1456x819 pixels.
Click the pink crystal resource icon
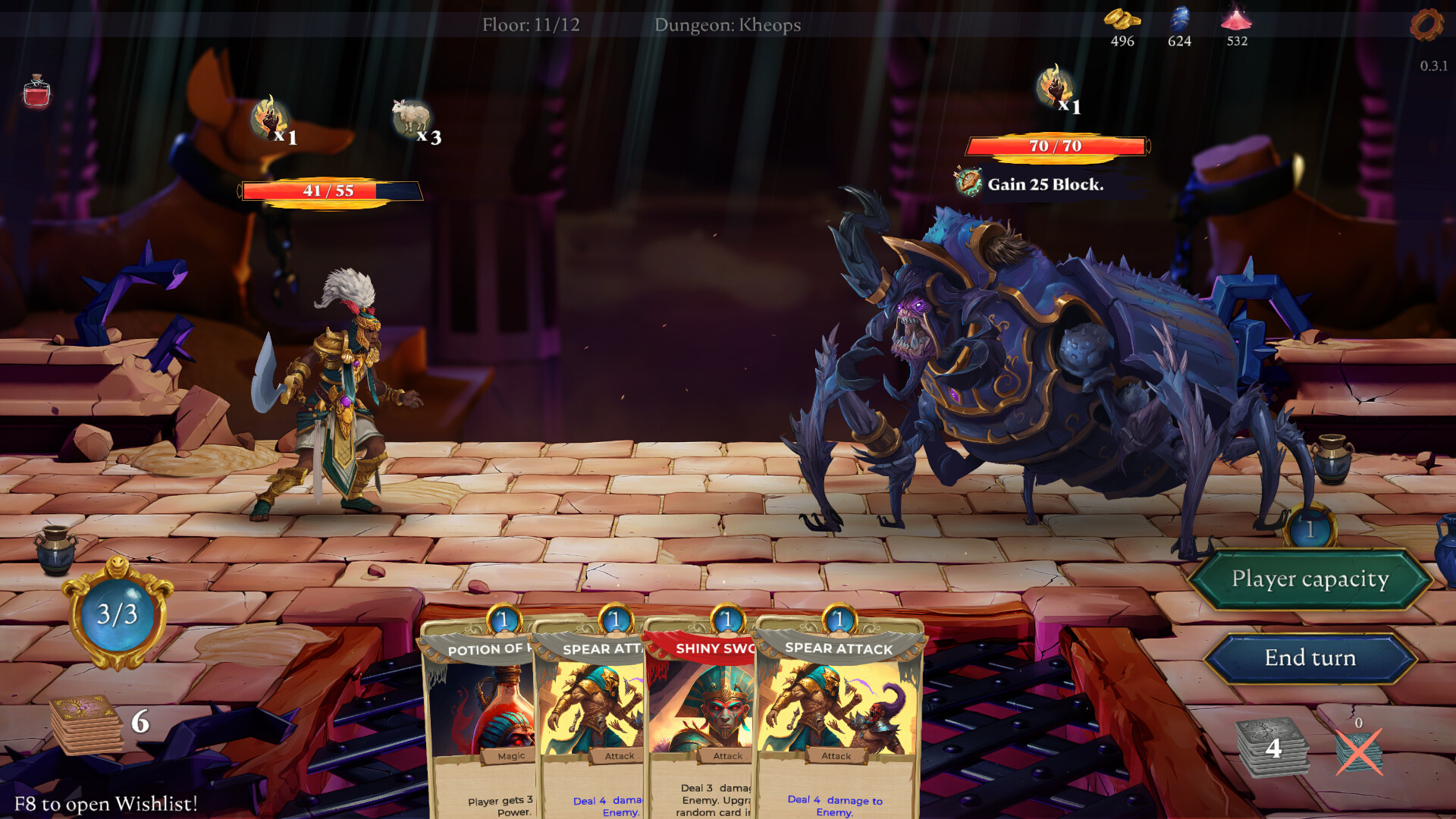1236,21
